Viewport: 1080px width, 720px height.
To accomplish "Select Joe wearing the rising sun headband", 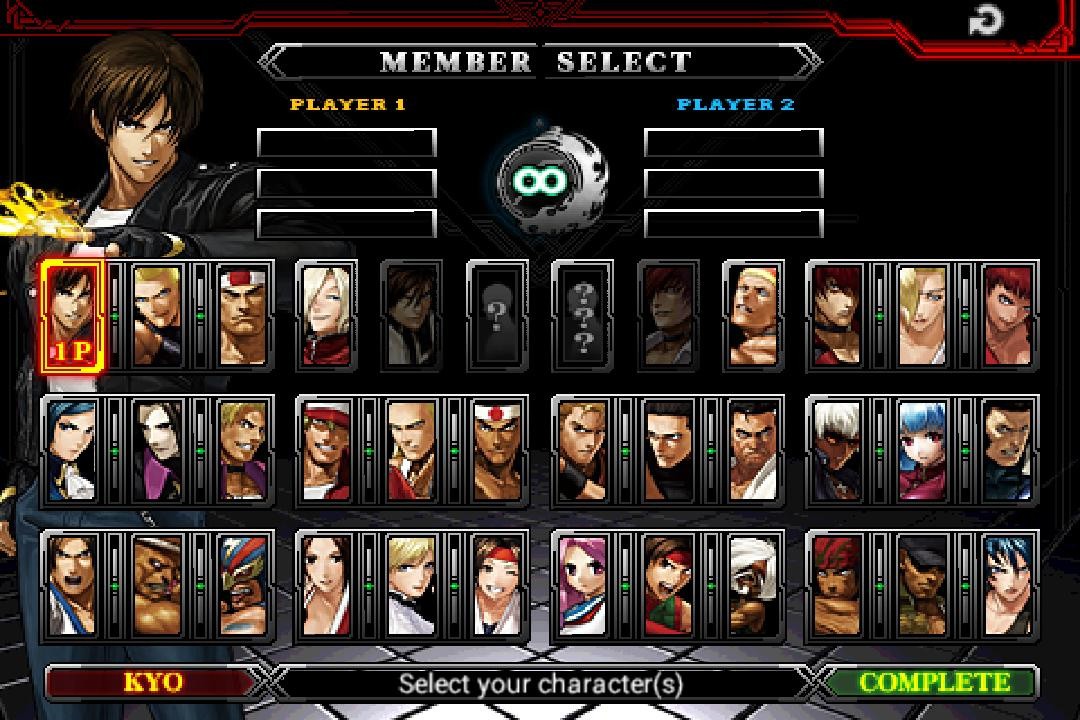I will pyautogui.click(x=496, y=451).
